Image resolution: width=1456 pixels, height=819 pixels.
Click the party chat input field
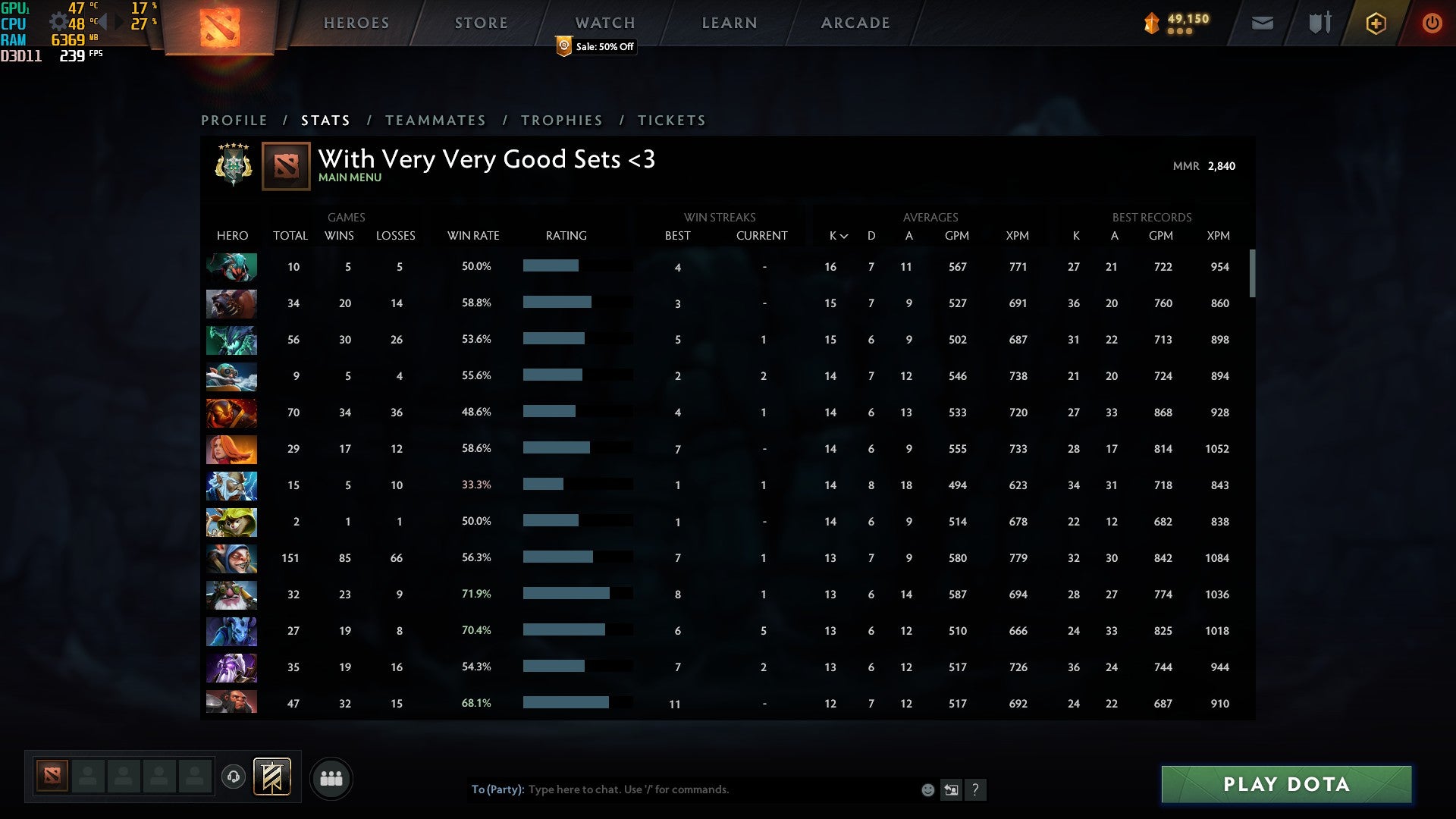point(682,789)
